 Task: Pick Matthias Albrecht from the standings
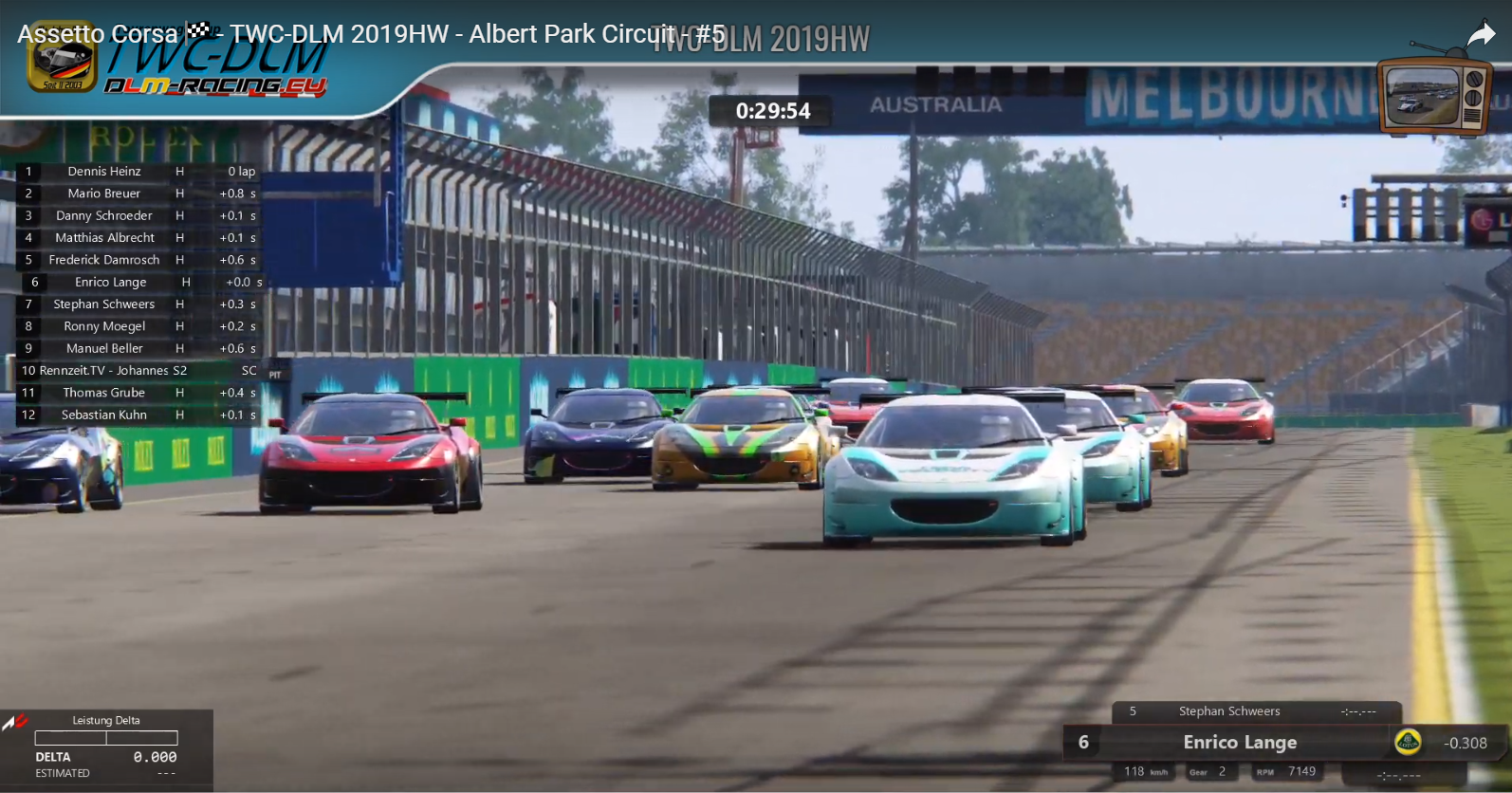coord(104,238)
